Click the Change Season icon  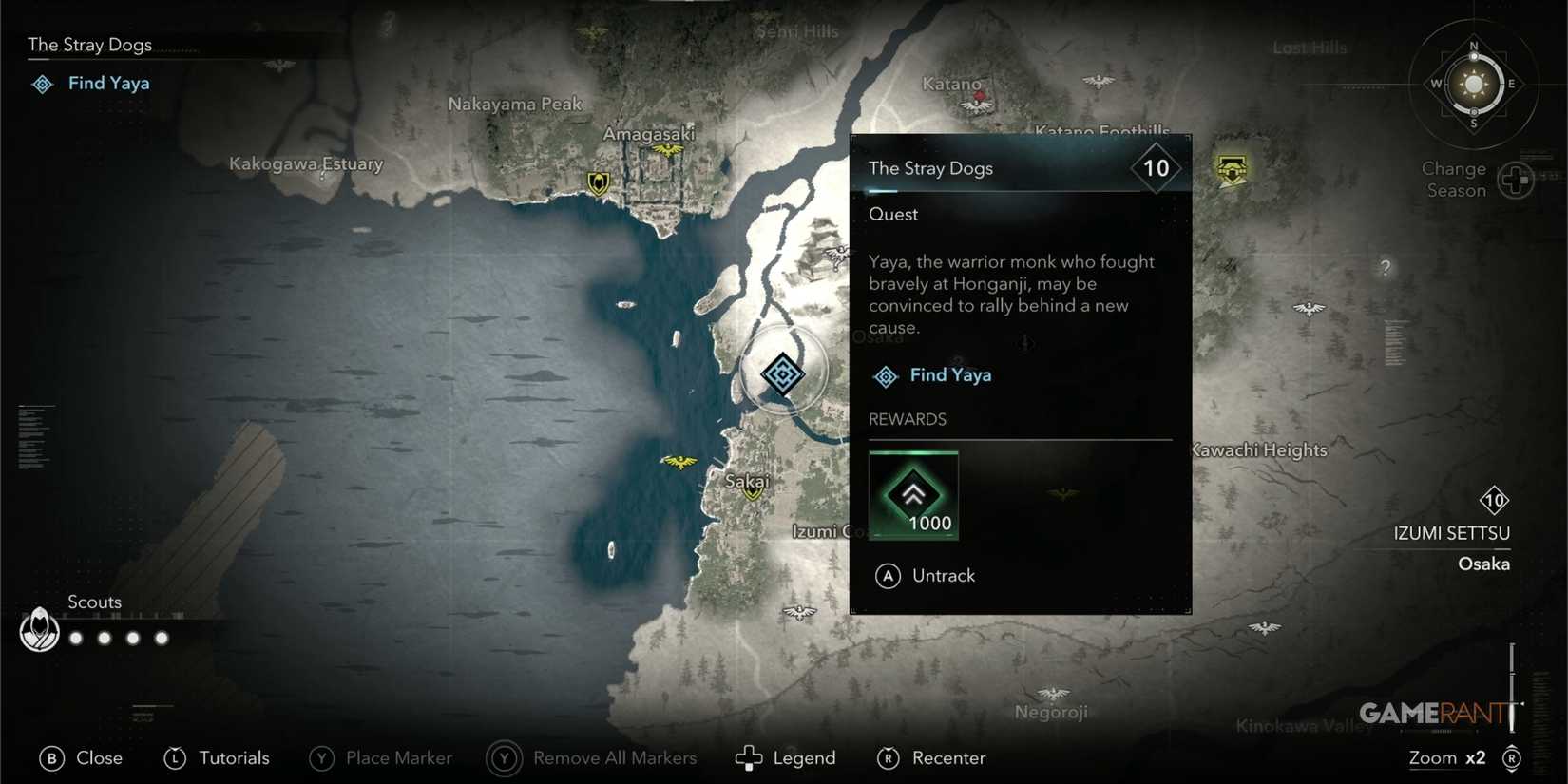point(1519,179)
